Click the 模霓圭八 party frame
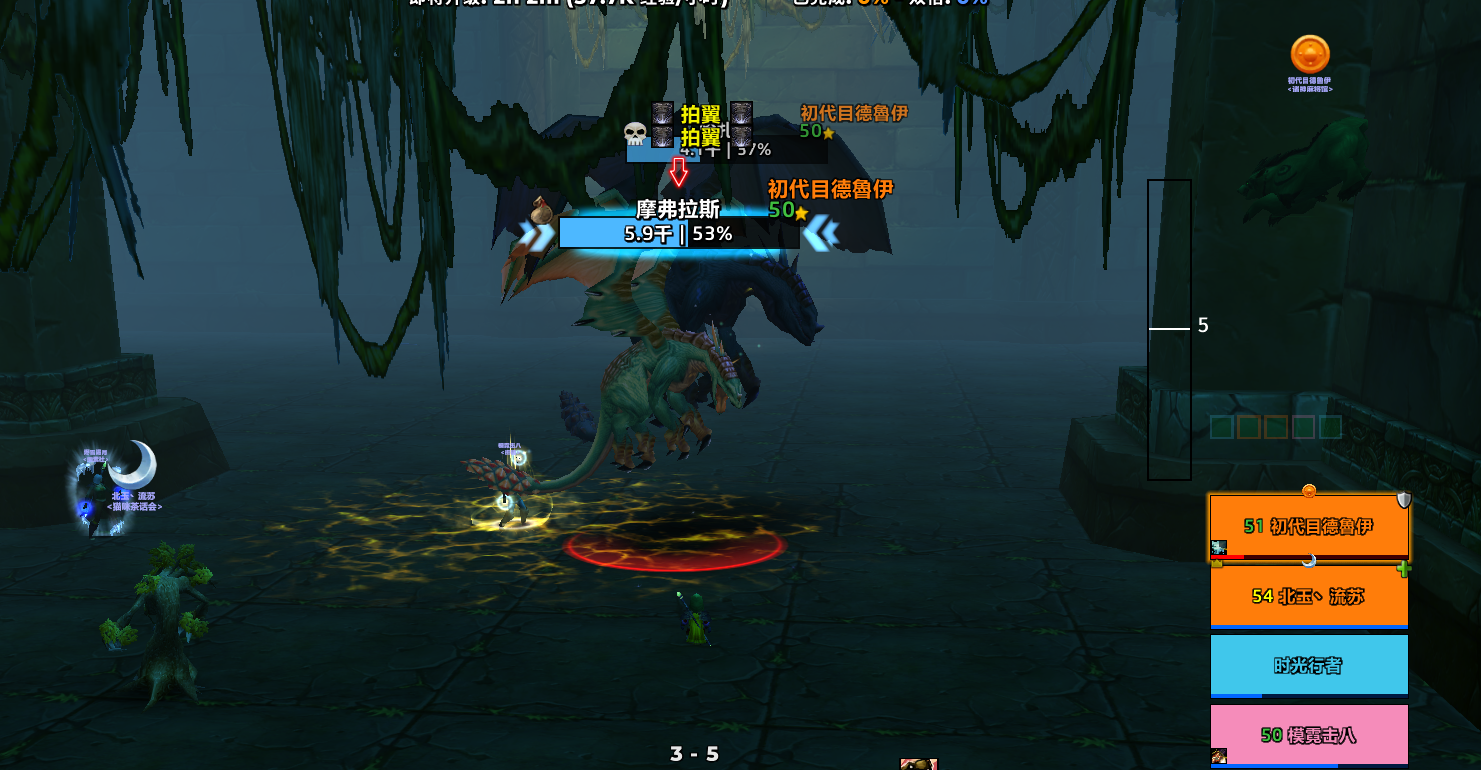 (x=1308, y=735)
